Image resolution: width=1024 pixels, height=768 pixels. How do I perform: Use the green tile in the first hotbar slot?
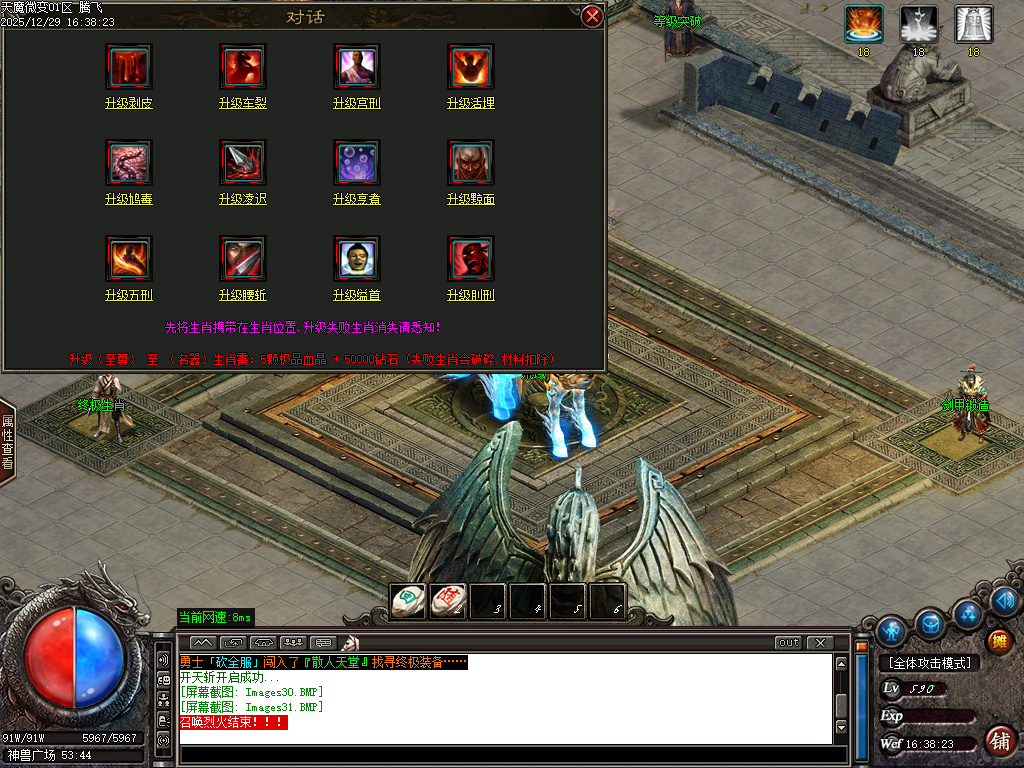tap(407, 601)
